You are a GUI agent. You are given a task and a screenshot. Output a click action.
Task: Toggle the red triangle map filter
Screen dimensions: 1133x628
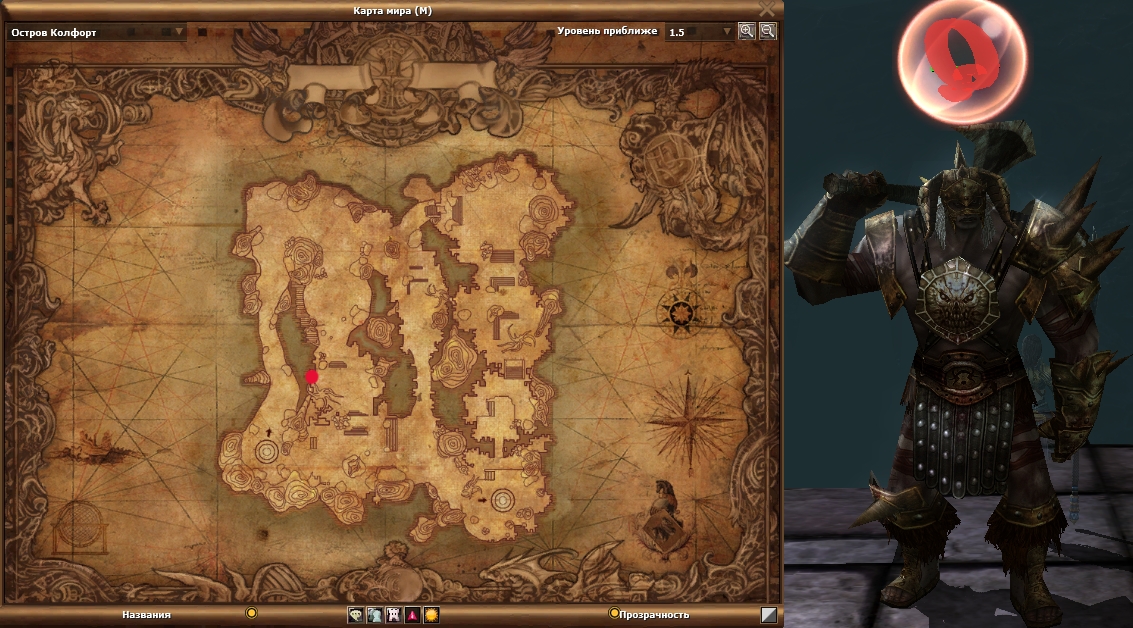412,615
